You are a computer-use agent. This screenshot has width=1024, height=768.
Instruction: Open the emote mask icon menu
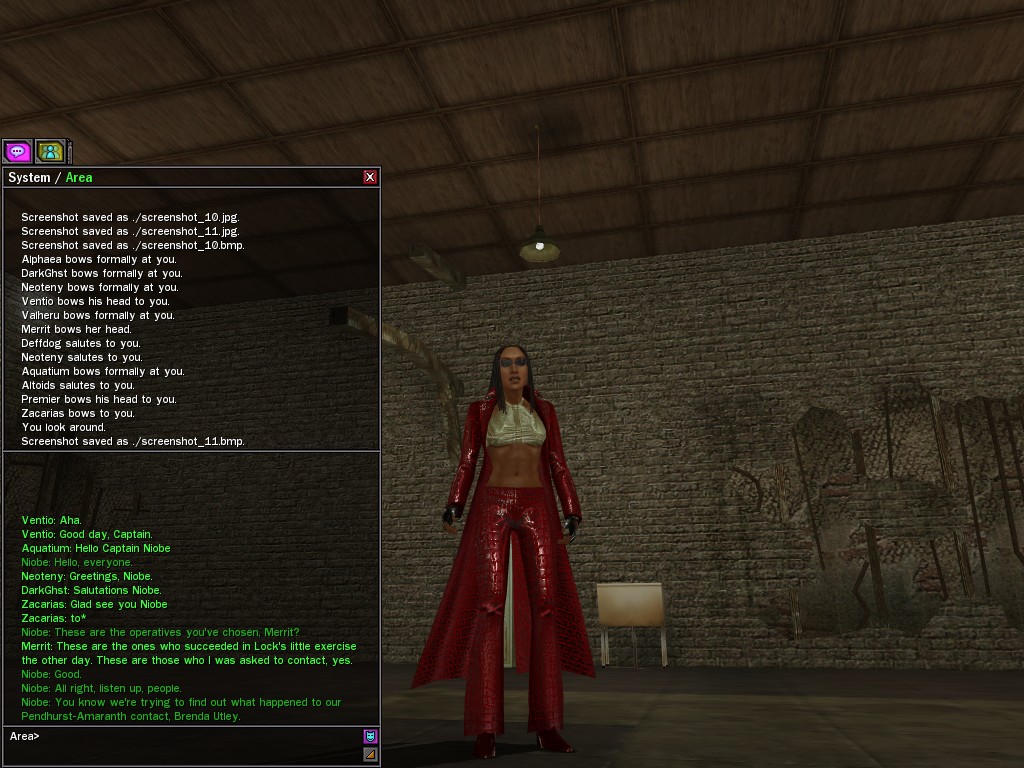click(x=370, y=736)
